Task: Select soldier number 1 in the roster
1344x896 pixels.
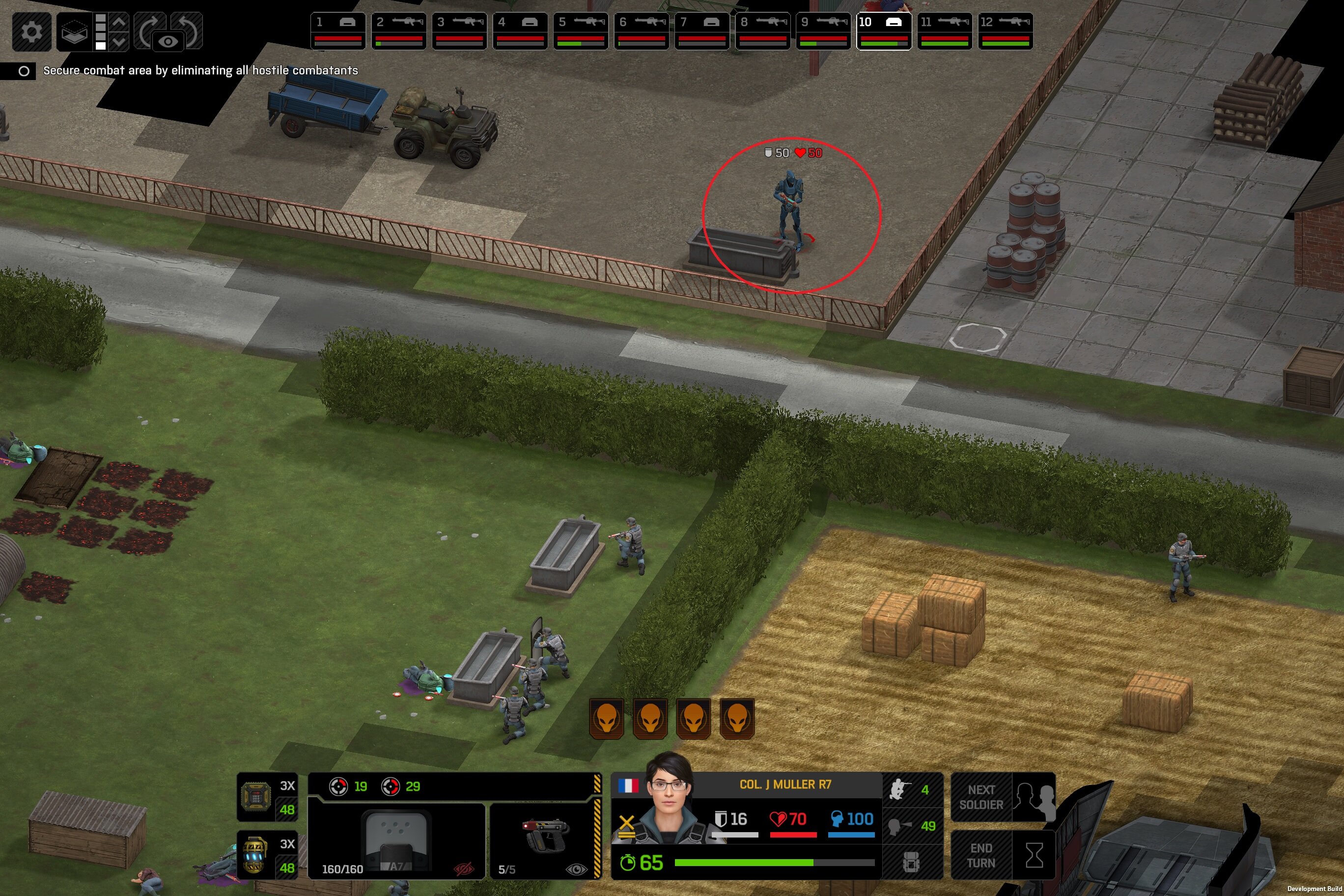Action: pyautogui.click(x=337, y=31)
